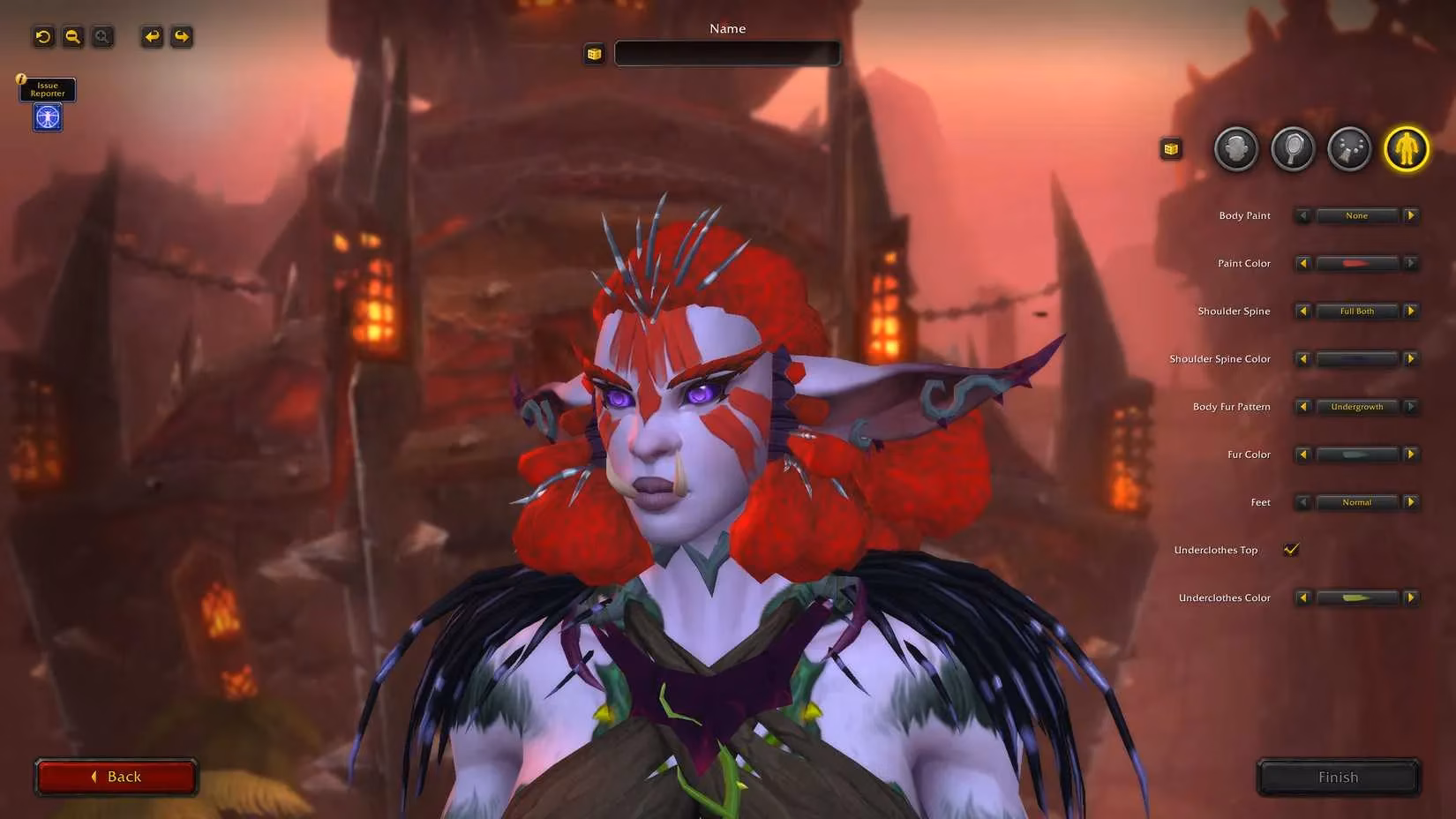The image size is (1456, 819).
Task: Switch to the face customization tab
Action: click(1235, 149)
